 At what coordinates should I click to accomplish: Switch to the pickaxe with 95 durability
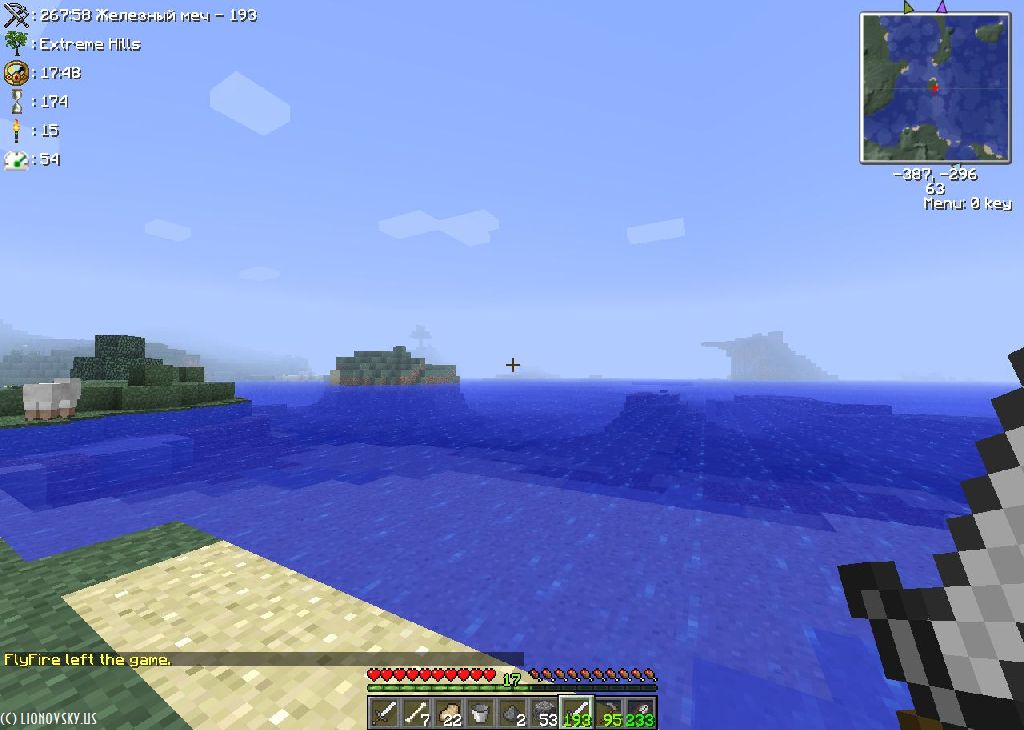[609, 713]
